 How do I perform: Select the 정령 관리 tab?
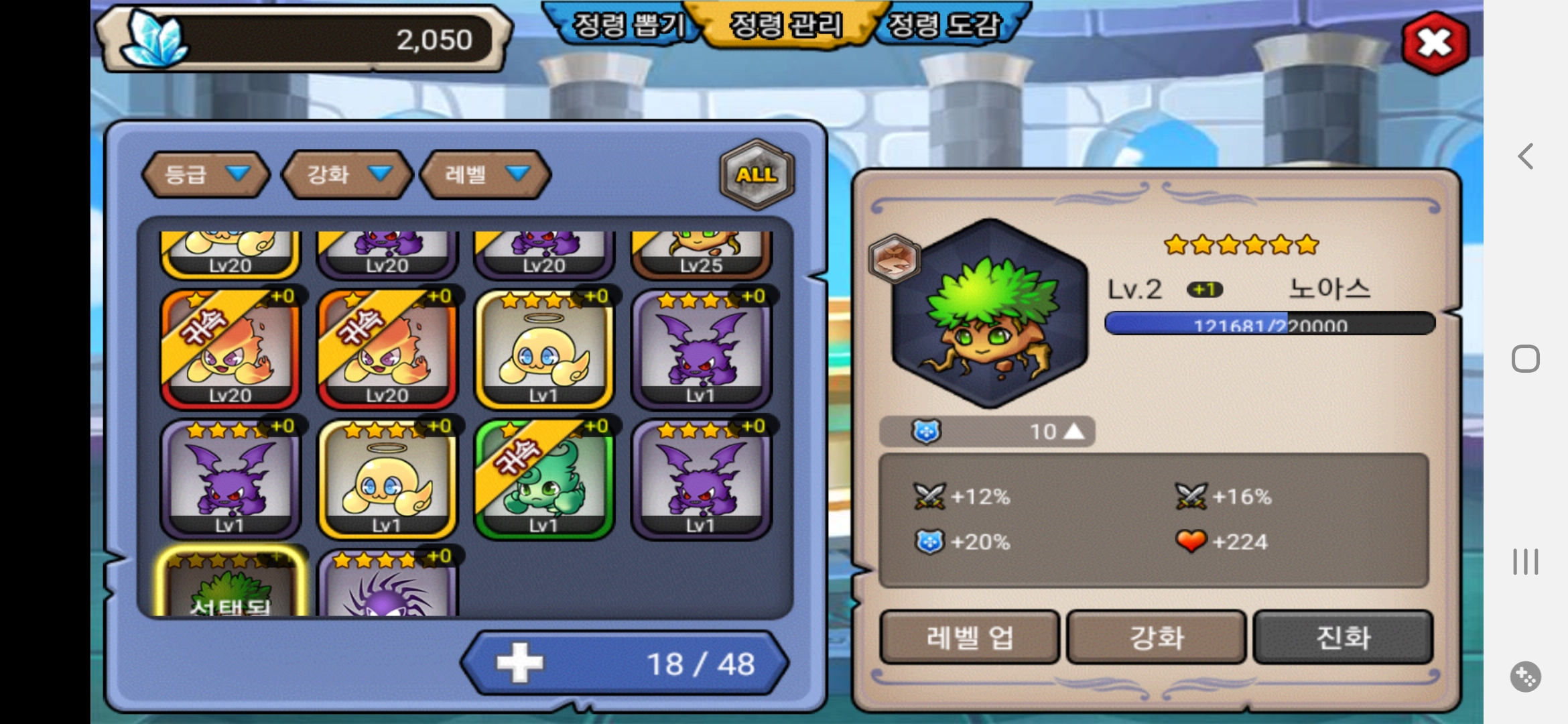pos(785,25)
